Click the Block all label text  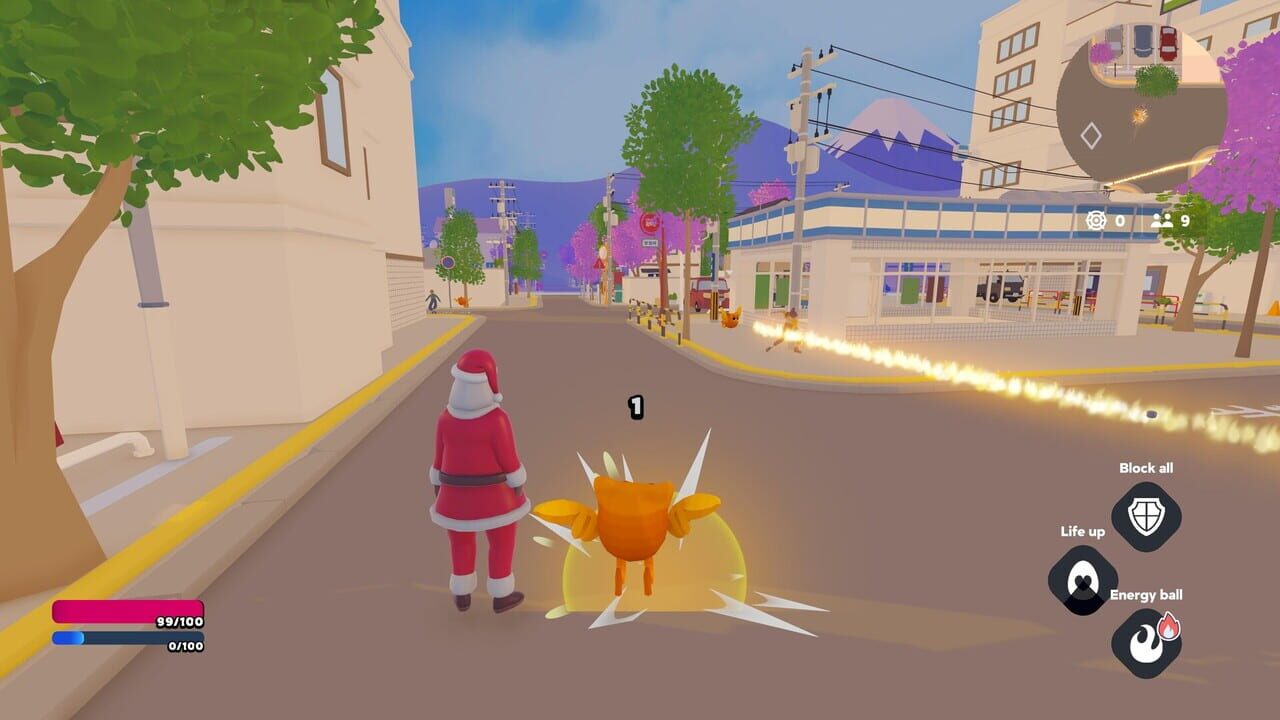tap(1147, 468)
